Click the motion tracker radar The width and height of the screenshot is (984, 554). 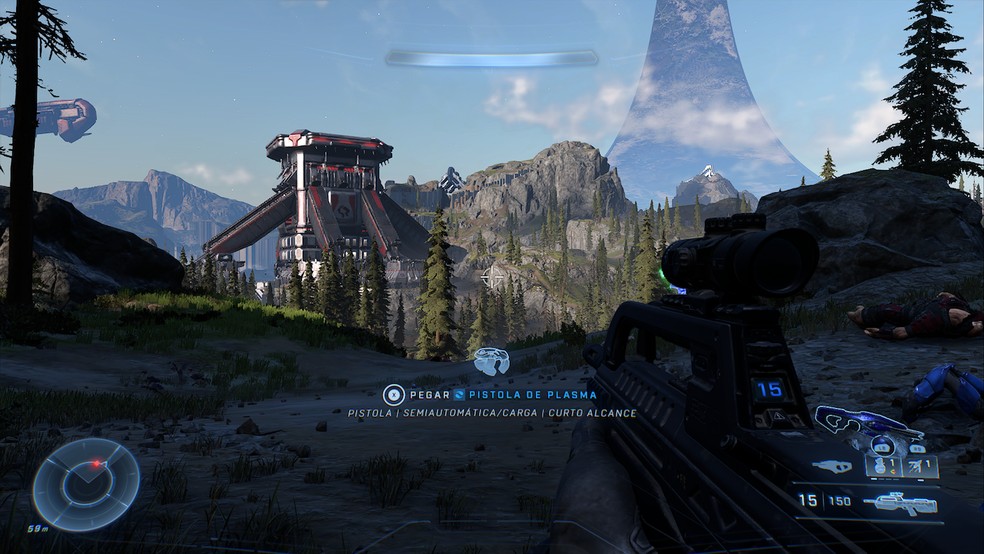85,484
